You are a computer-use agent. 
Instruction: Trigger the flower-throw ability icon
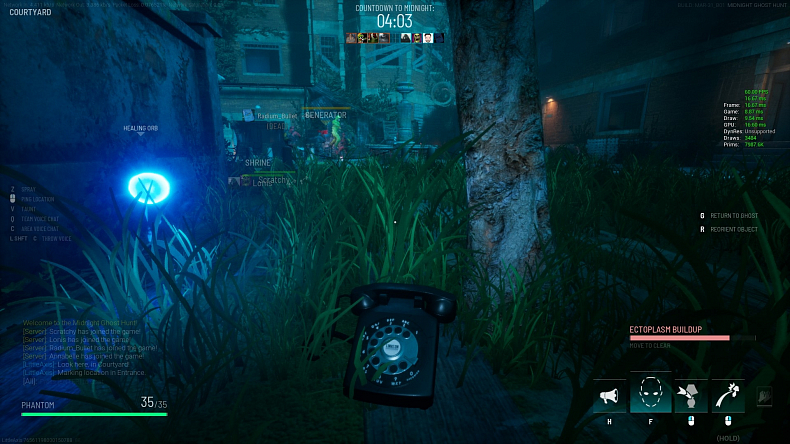click(727, 396)
